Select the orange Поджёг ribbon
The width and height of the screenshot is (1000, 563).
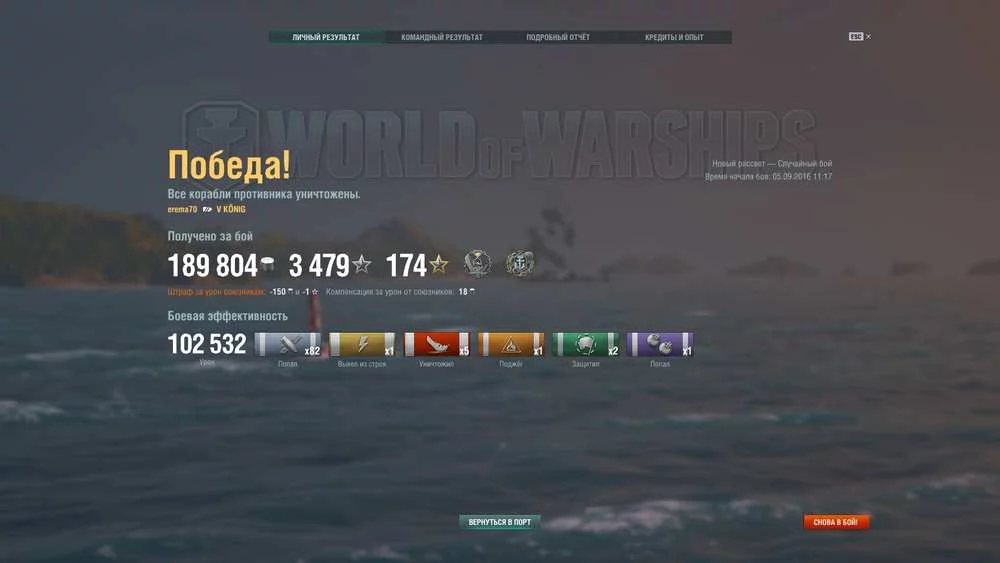[x=511, y=345]
